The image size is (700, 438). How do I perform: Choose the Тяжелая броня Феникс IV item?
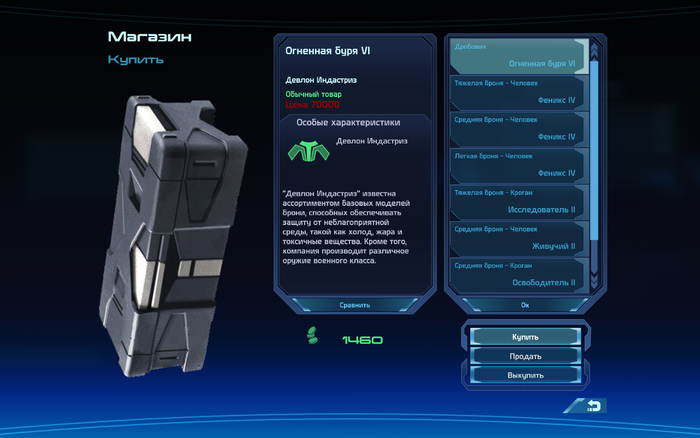click(x=517, y=92)
